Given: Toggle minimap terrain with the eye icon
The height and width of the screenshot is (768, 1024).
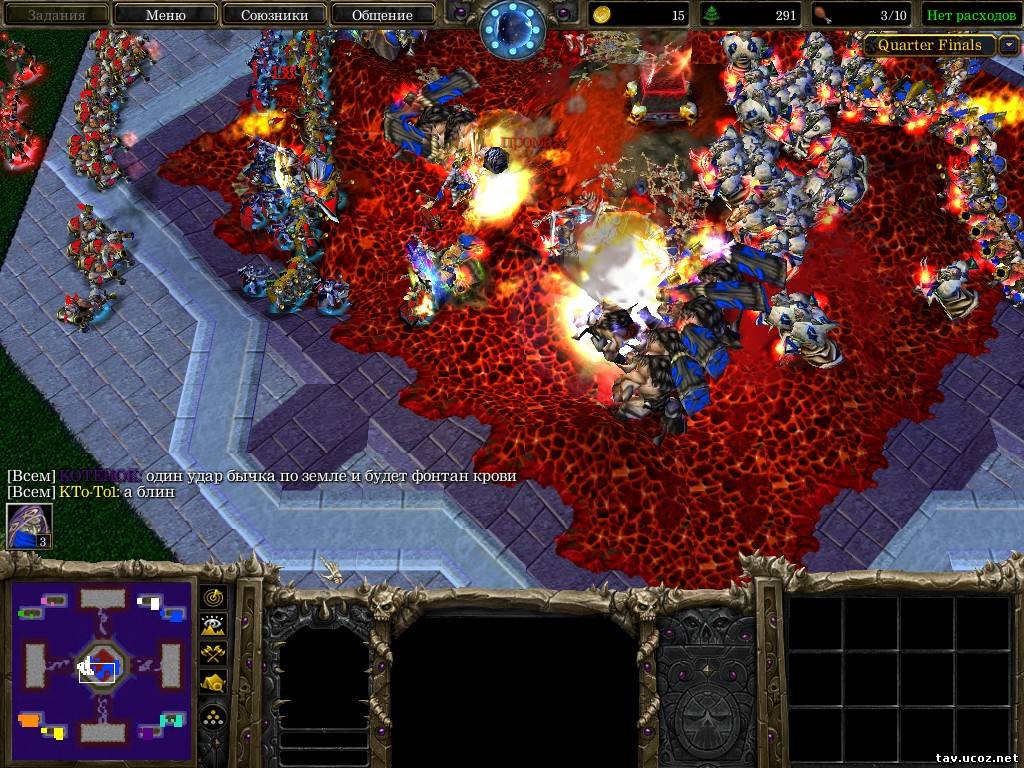Looking at the screenshot, I should pyautogui.click(x=214, y=625).
